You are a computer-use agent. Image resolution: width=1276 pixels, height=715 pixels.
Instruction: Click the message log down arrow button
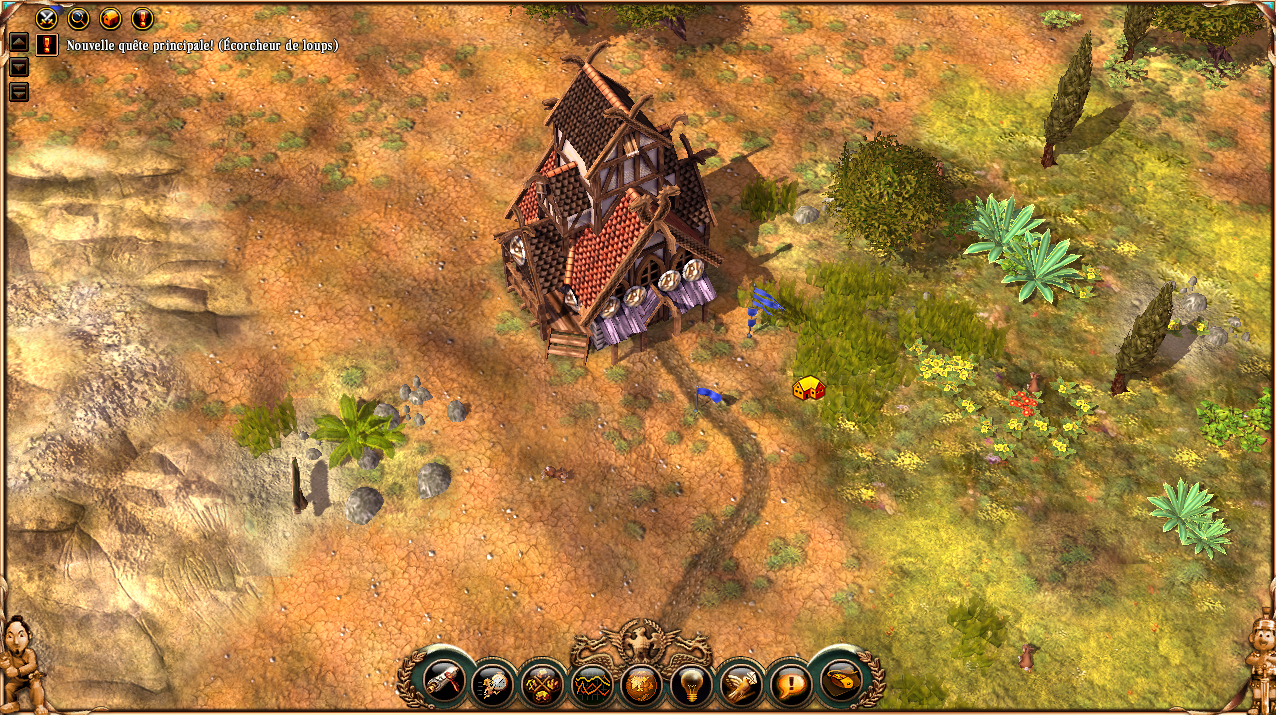18,67
